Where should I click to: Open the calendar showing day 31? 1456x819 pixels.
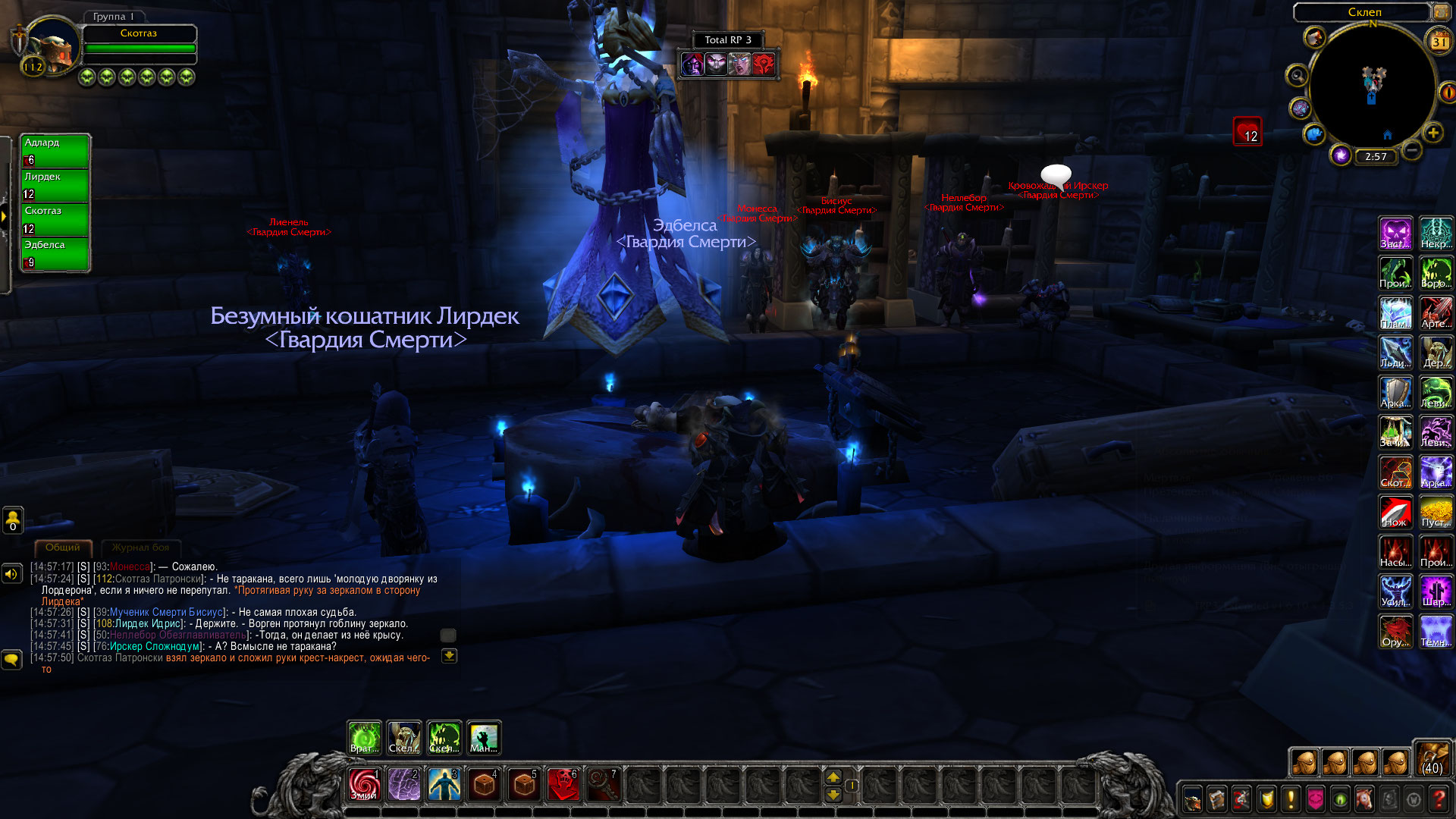1439,42
